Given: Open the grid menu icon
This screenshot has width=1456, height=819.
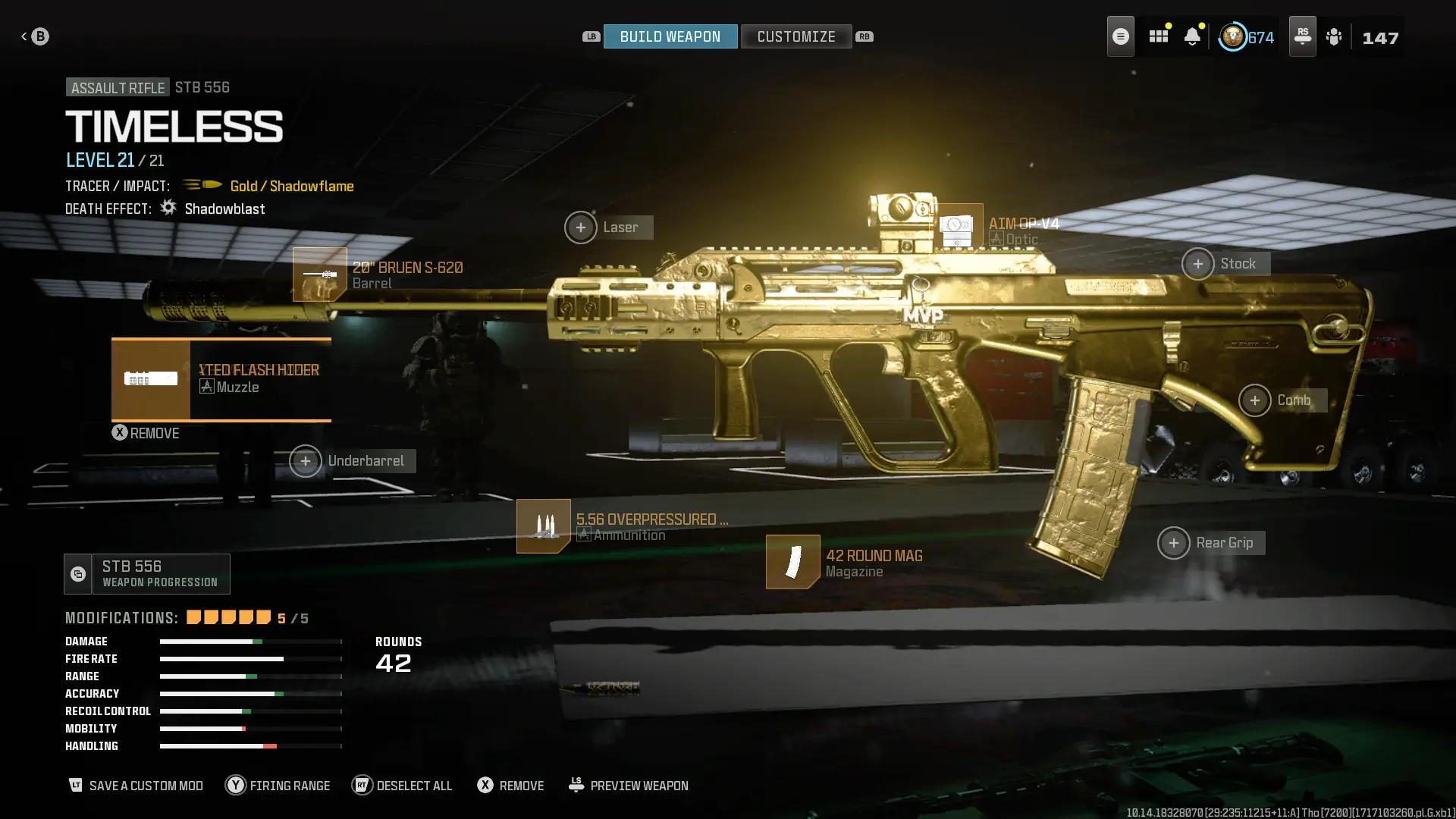Looking at the screenshot, I should pos(1158,36).
